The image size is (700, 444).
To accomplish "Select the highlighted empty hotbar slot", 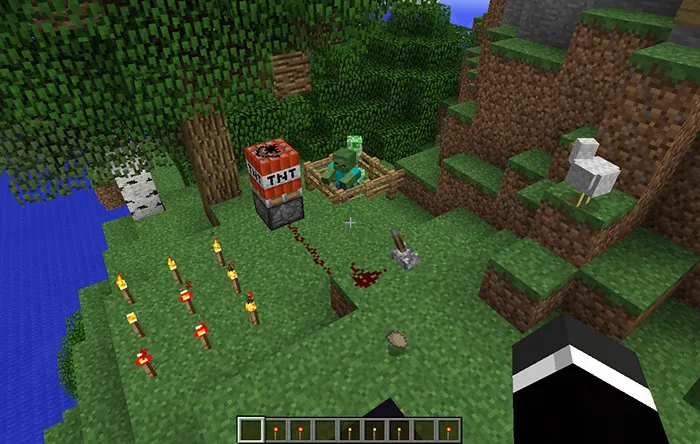I will [x=251, y=430].
